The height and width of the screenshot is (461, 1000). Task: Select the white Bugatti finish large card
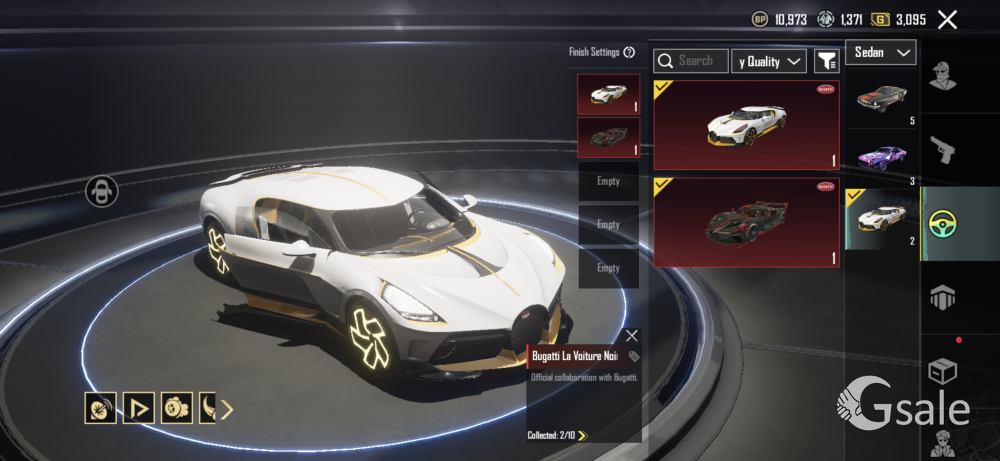tap(746, 125)
